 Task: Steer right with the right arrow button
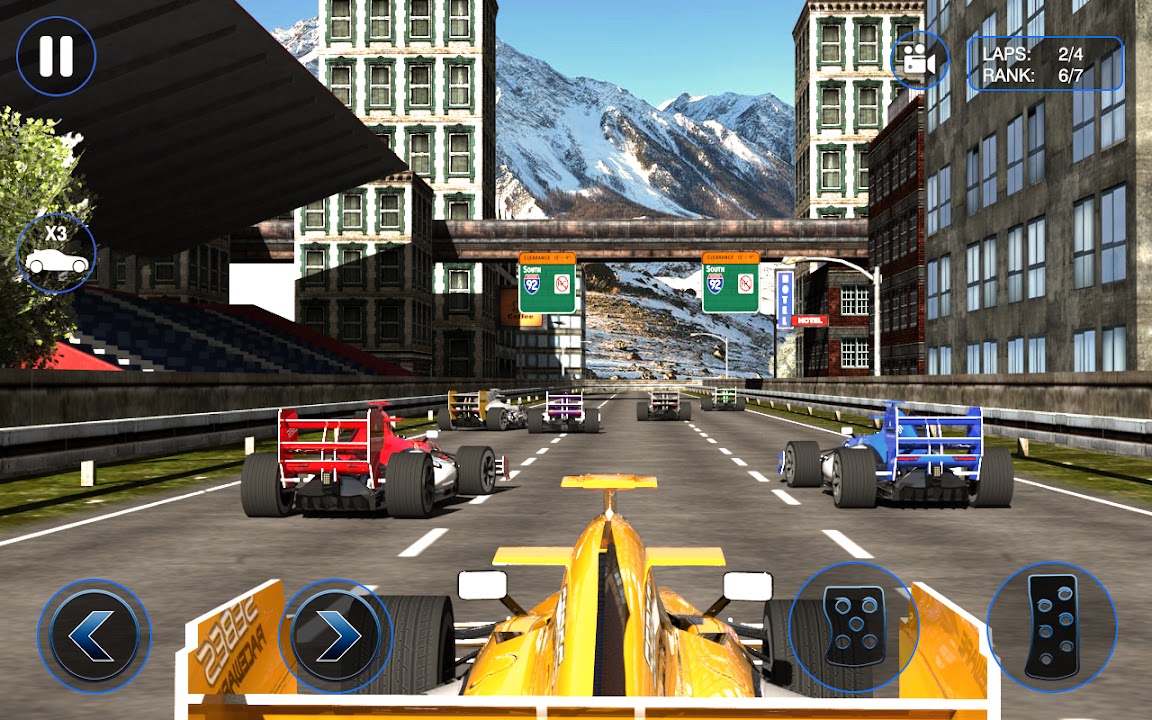(335, 635)
